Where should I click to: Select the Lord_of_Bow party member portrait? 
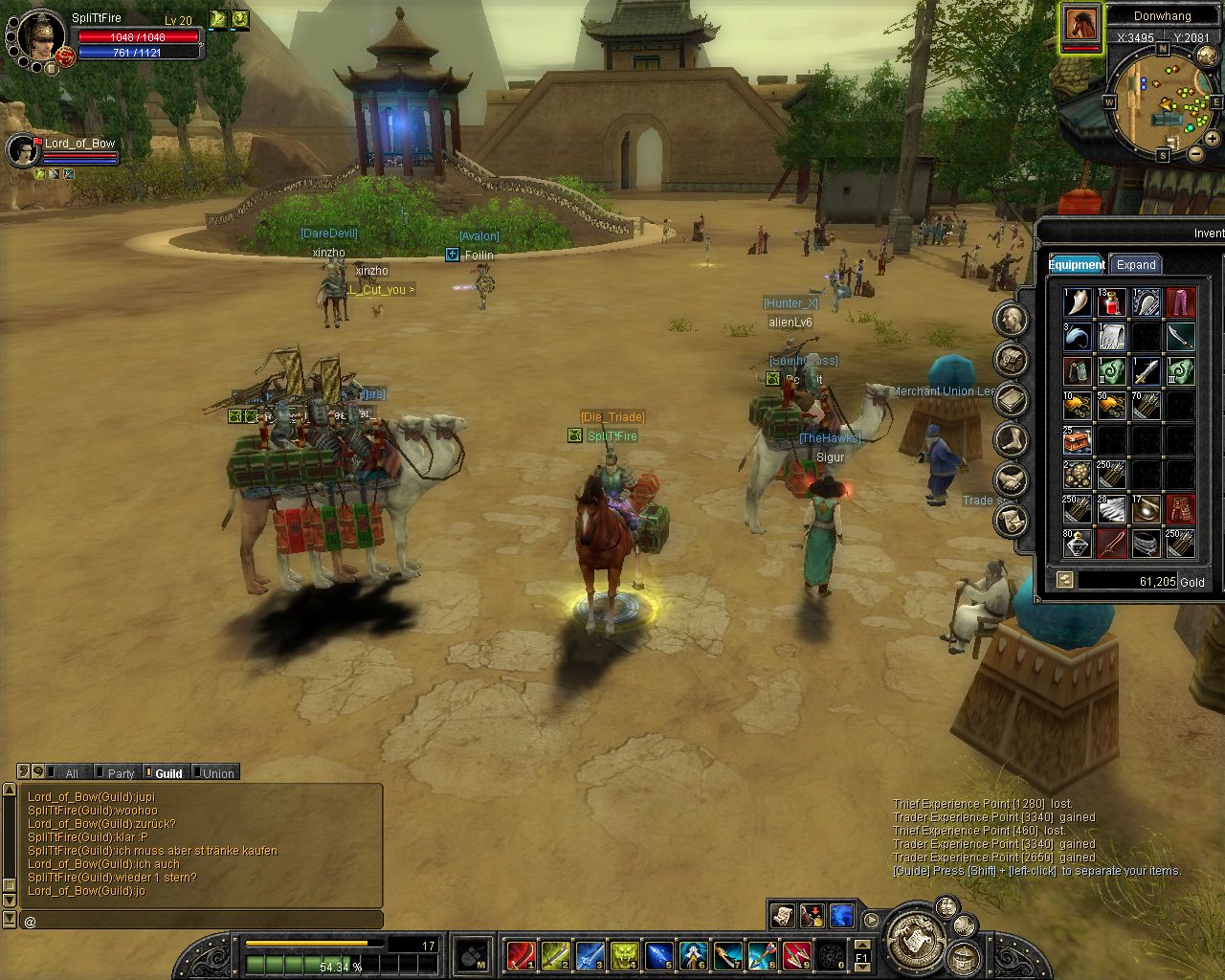[23, 150]
